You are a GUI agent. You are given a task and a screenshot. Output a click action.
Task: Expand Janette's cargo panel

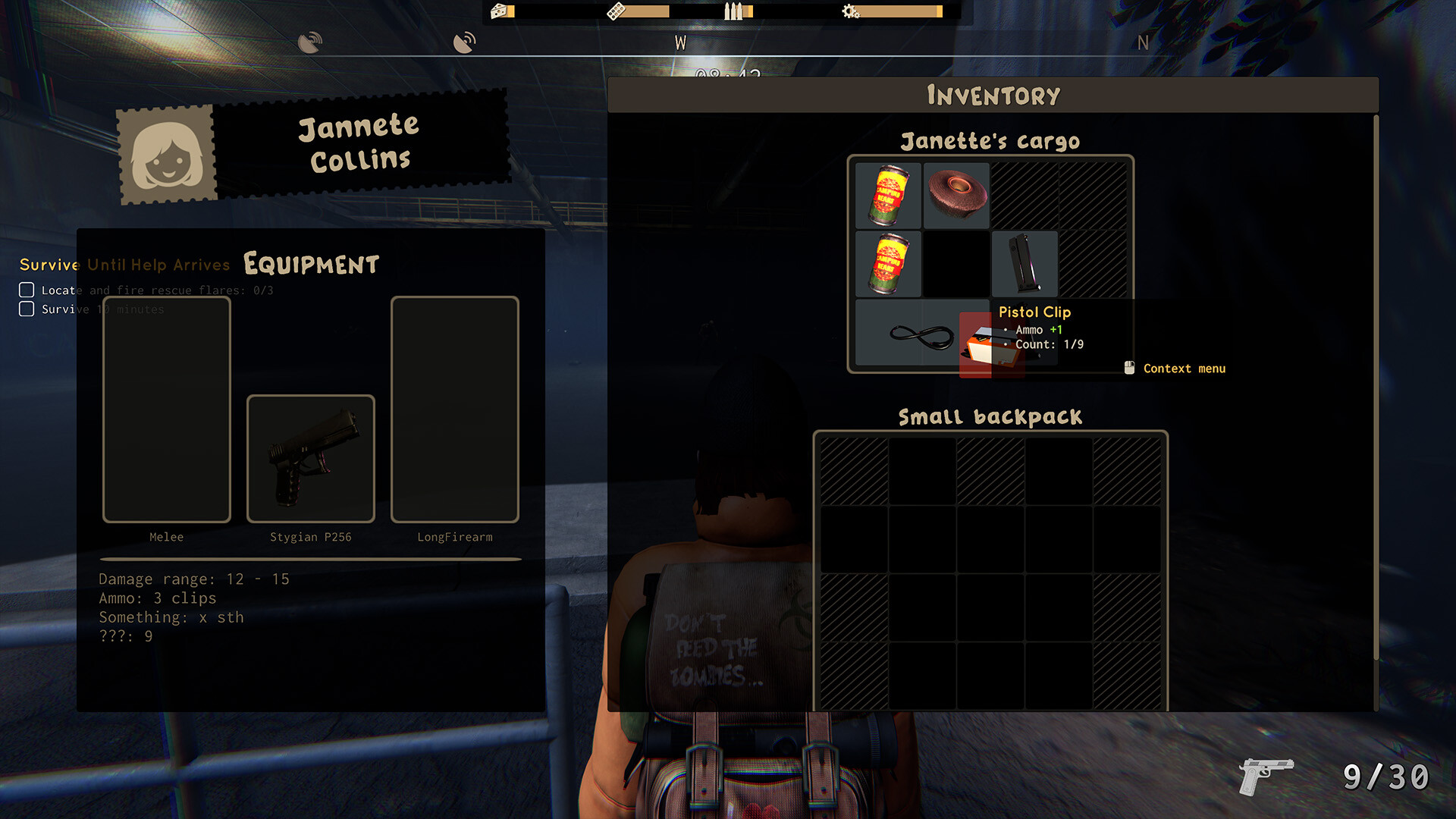[990, 141]
